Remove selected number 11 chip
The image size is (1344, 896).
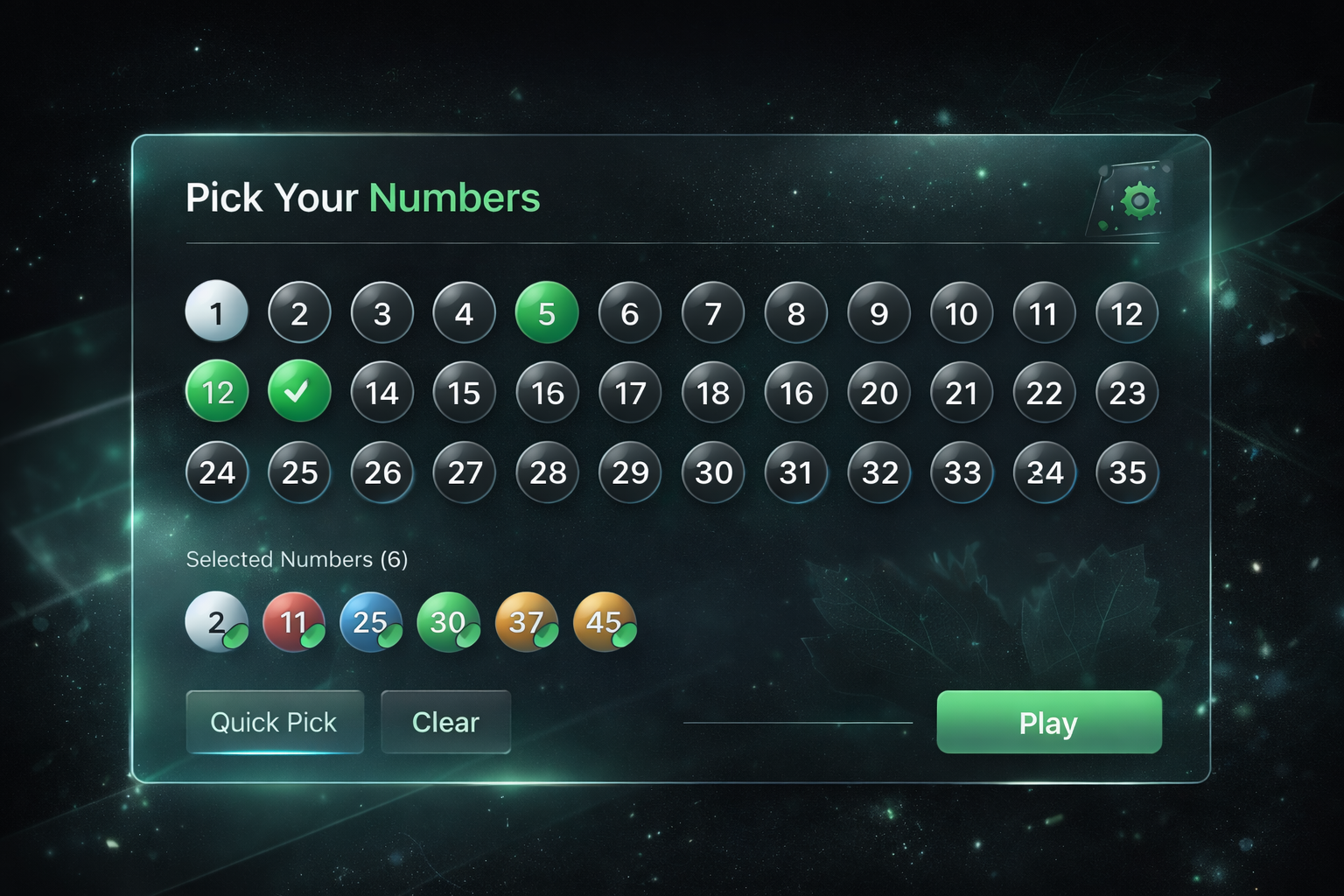(294, 622)
